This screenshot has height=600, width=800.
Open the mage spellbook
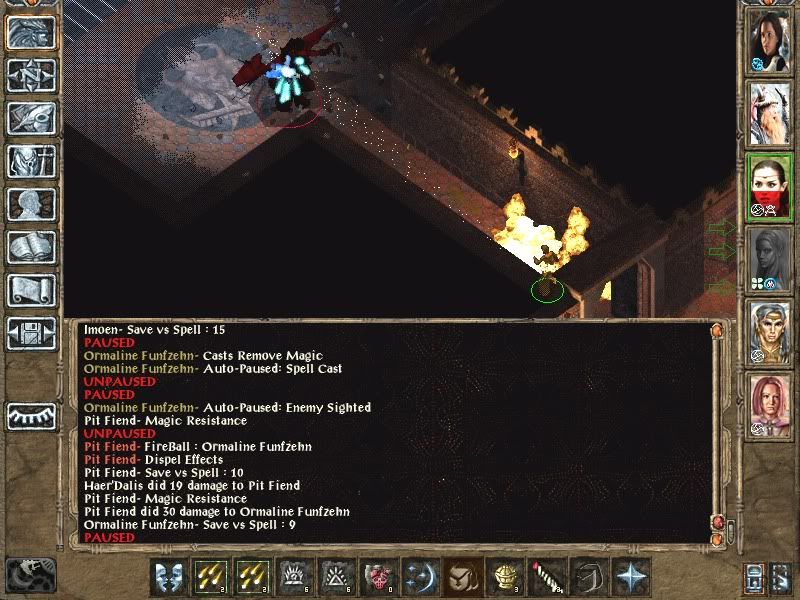(31, 247)
